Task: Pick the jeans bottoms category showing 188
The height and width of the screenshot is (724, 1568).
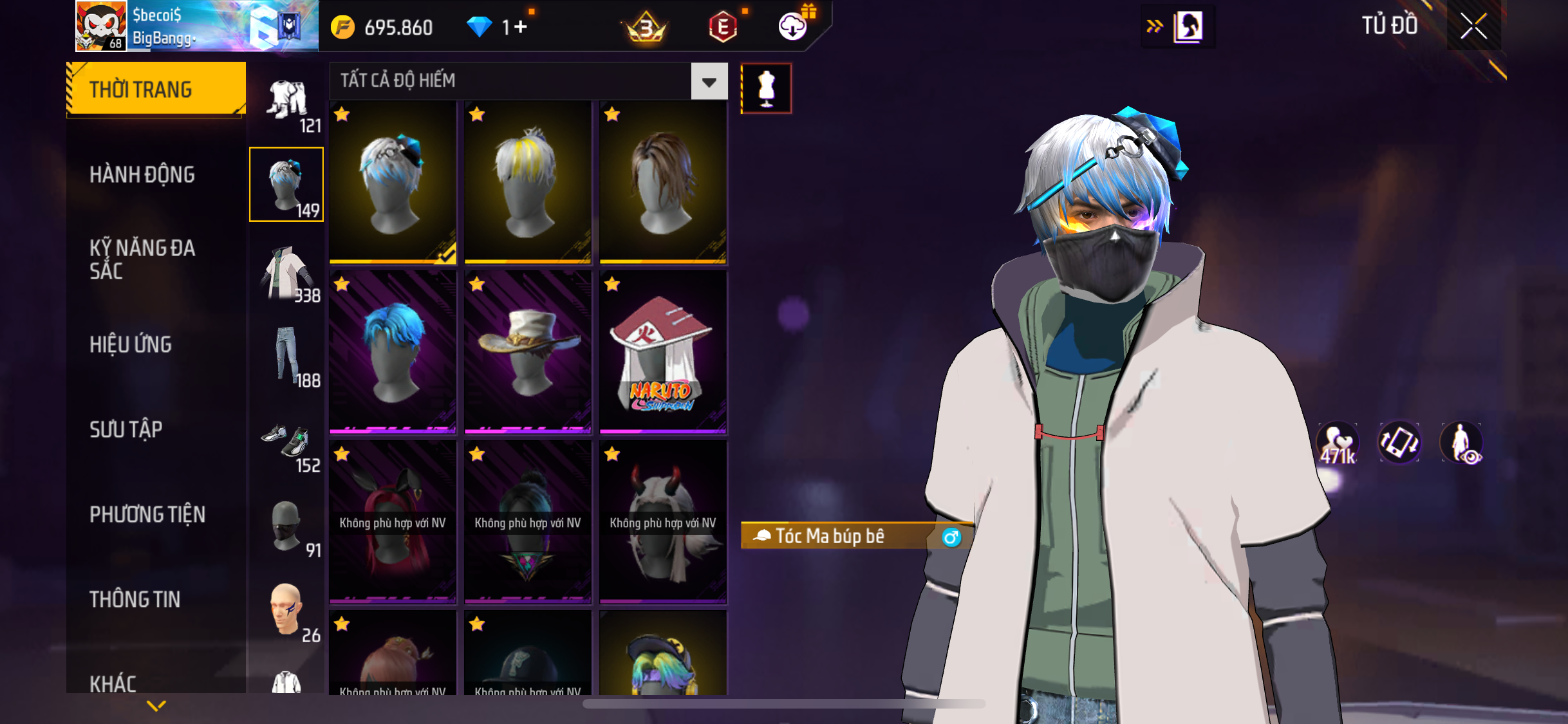Action: [x=287, y=357]
